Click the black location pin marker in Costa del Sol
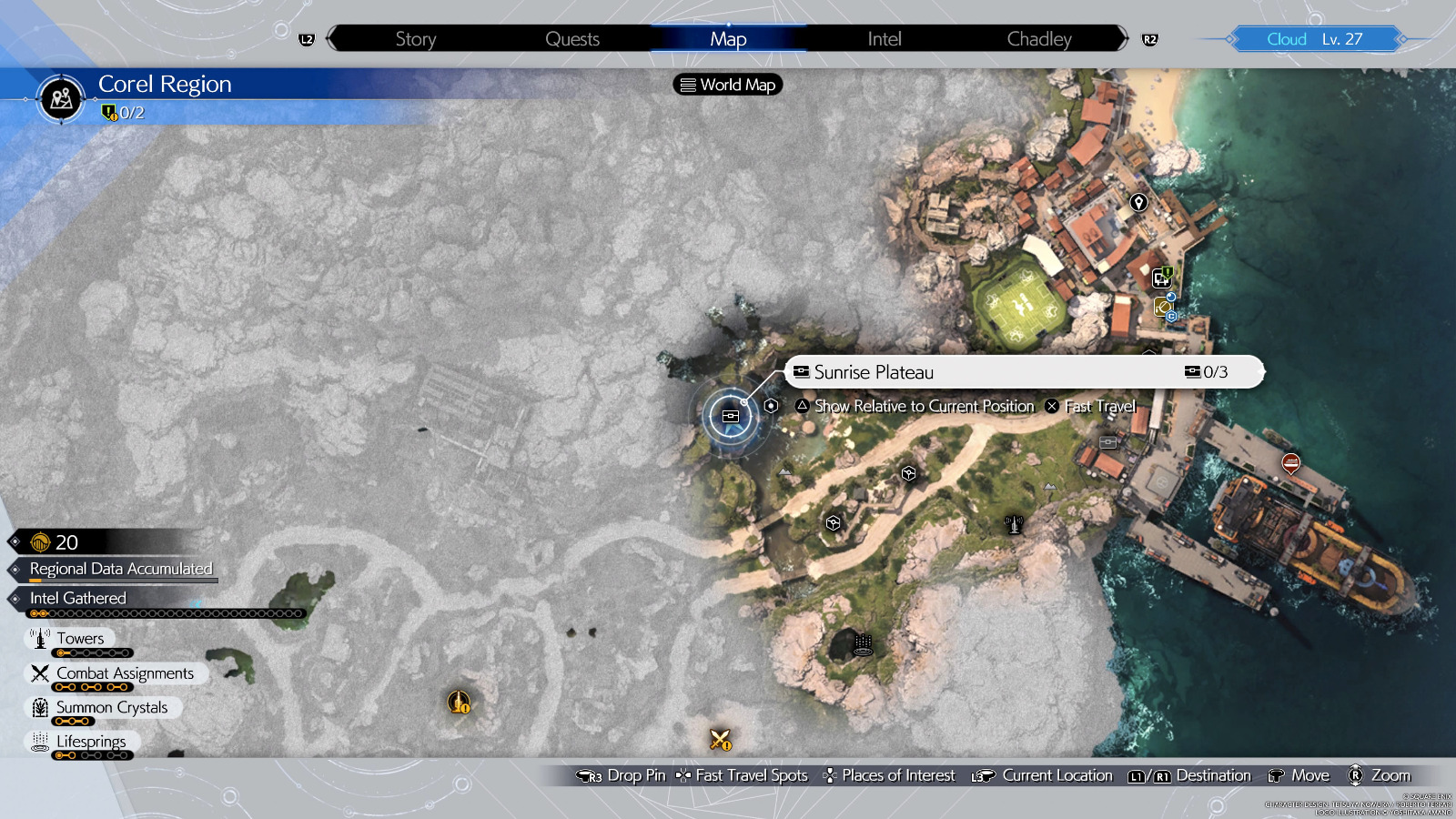Image resolution: width=1456 pixels, height=819 pixels. point(1137,204)
